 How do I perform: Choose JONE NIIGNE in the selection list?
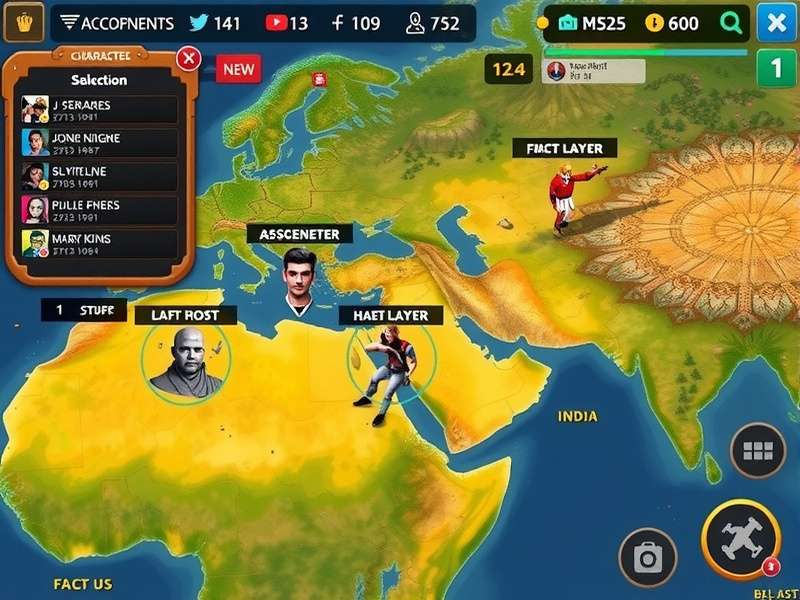(x=99, y=143)
